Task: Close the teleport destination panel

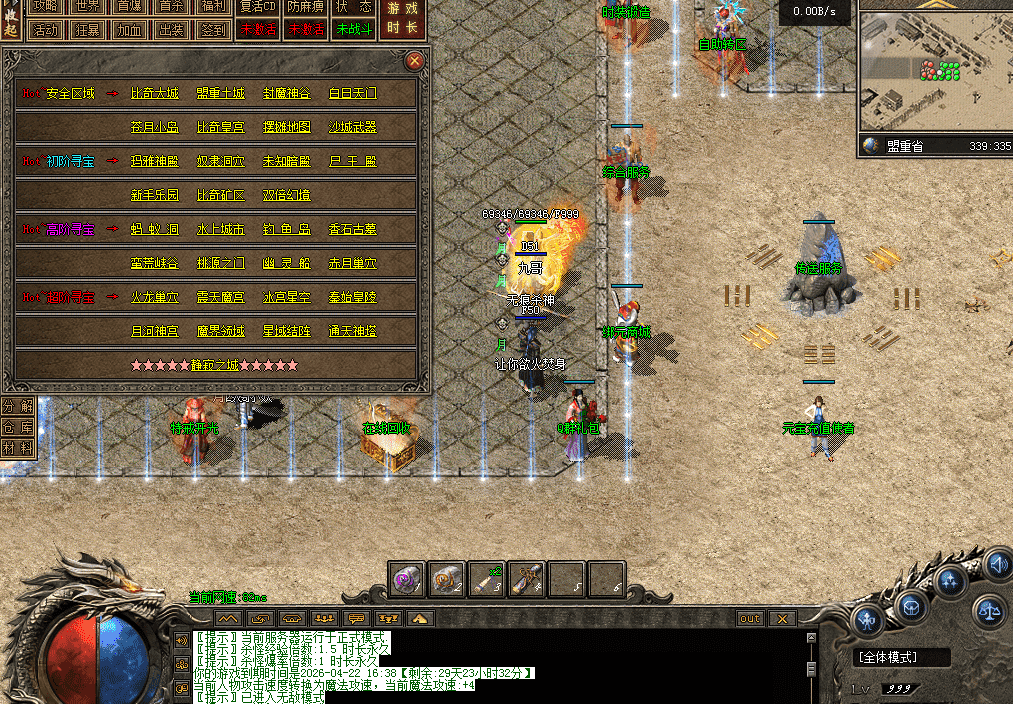Action: [x=415, y=61]
